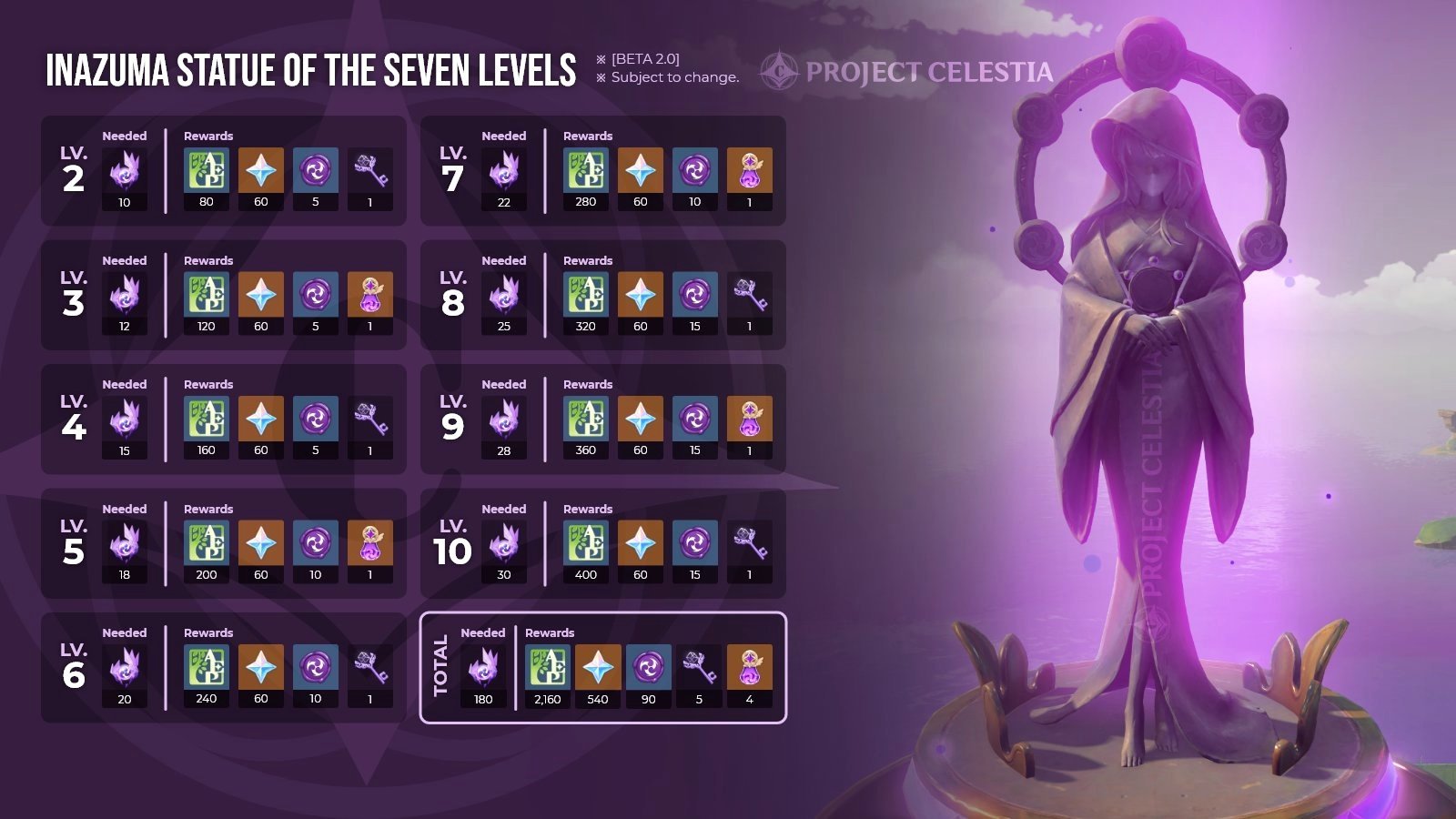Click the Level 3 Primogem reward icon

(261, 295)
